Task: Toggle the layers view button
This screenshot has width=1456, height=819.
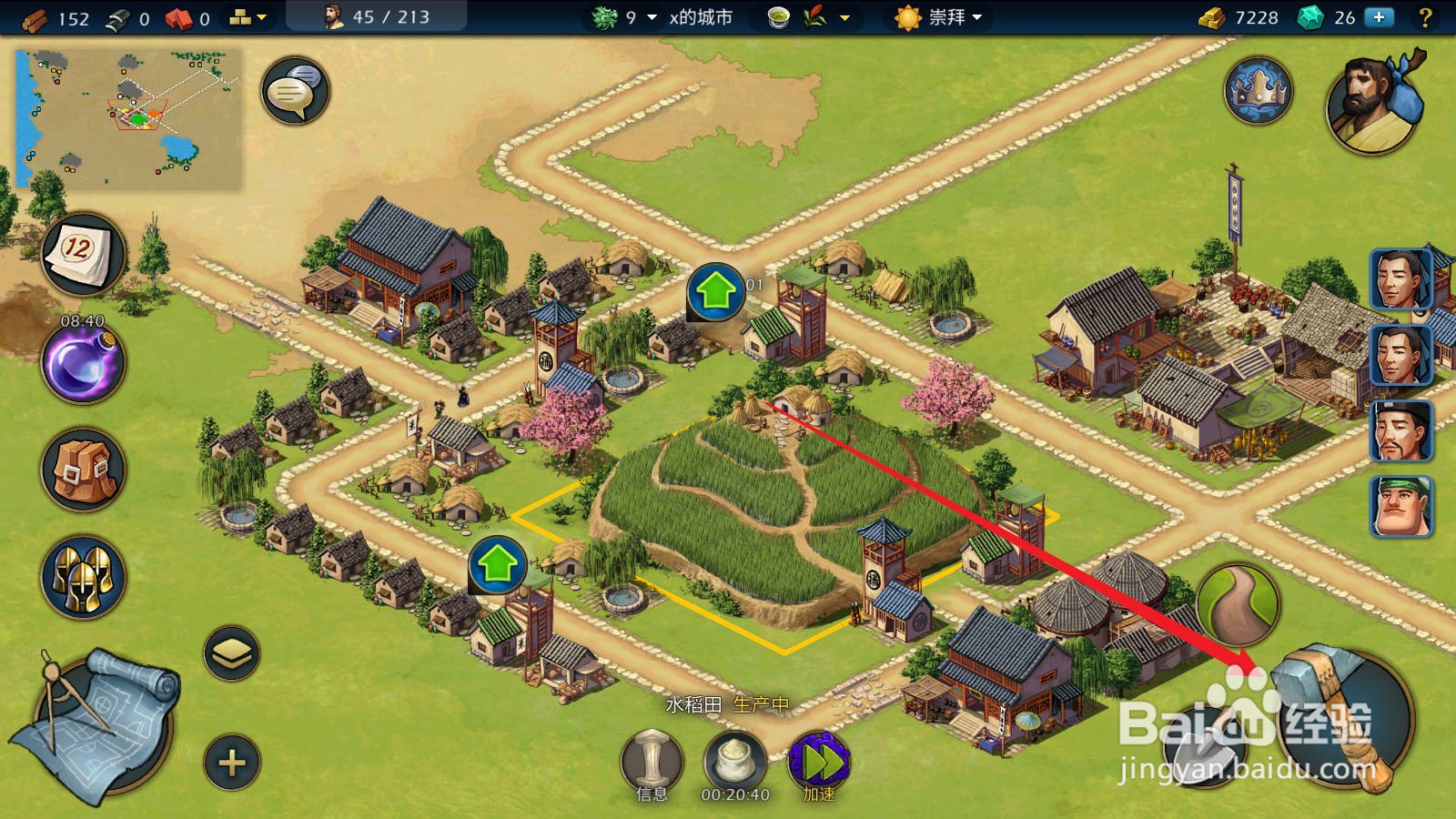Action: point(232,653)
